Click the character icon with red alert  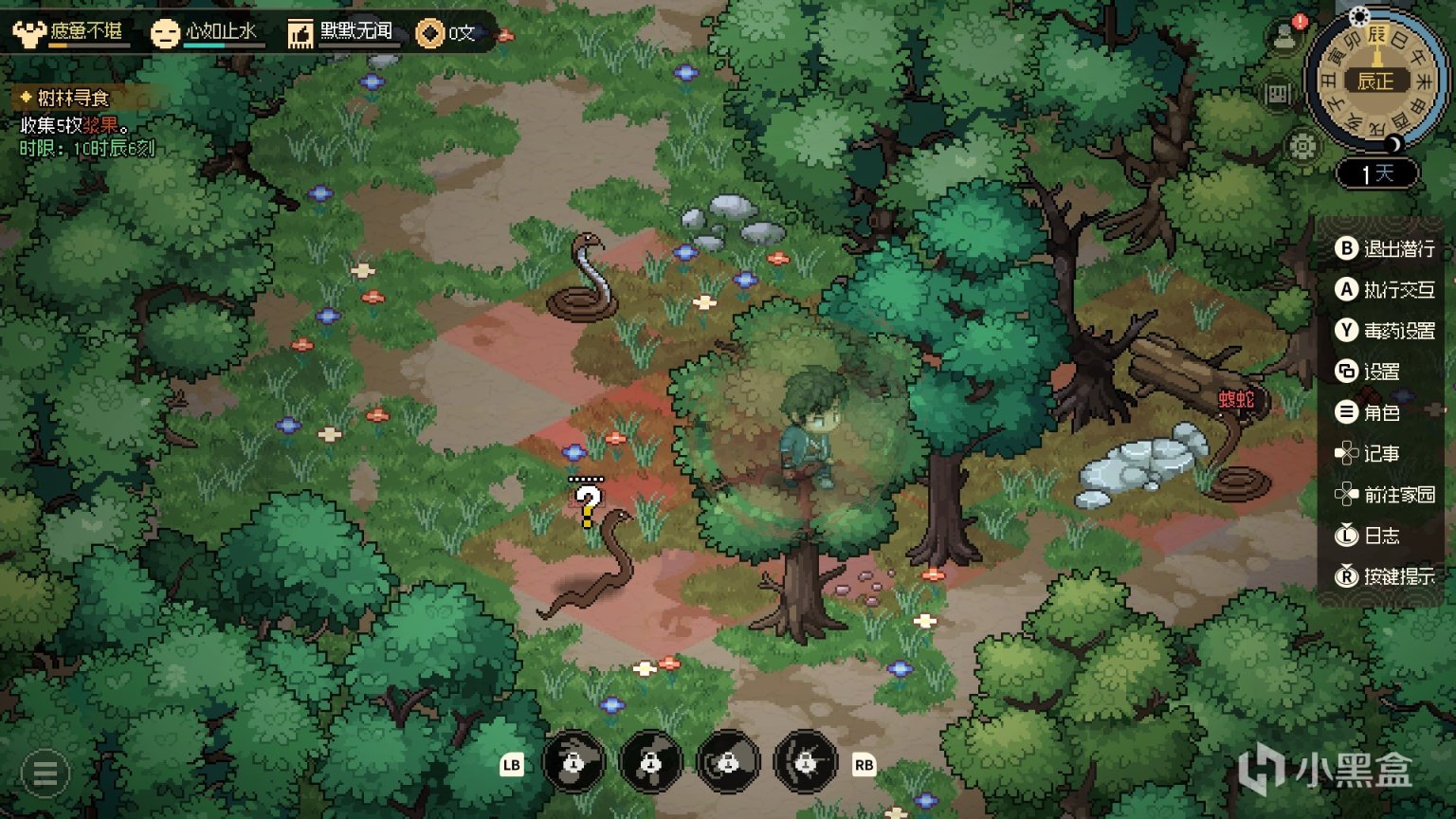pyautogui.click(x=1284, y=36)
